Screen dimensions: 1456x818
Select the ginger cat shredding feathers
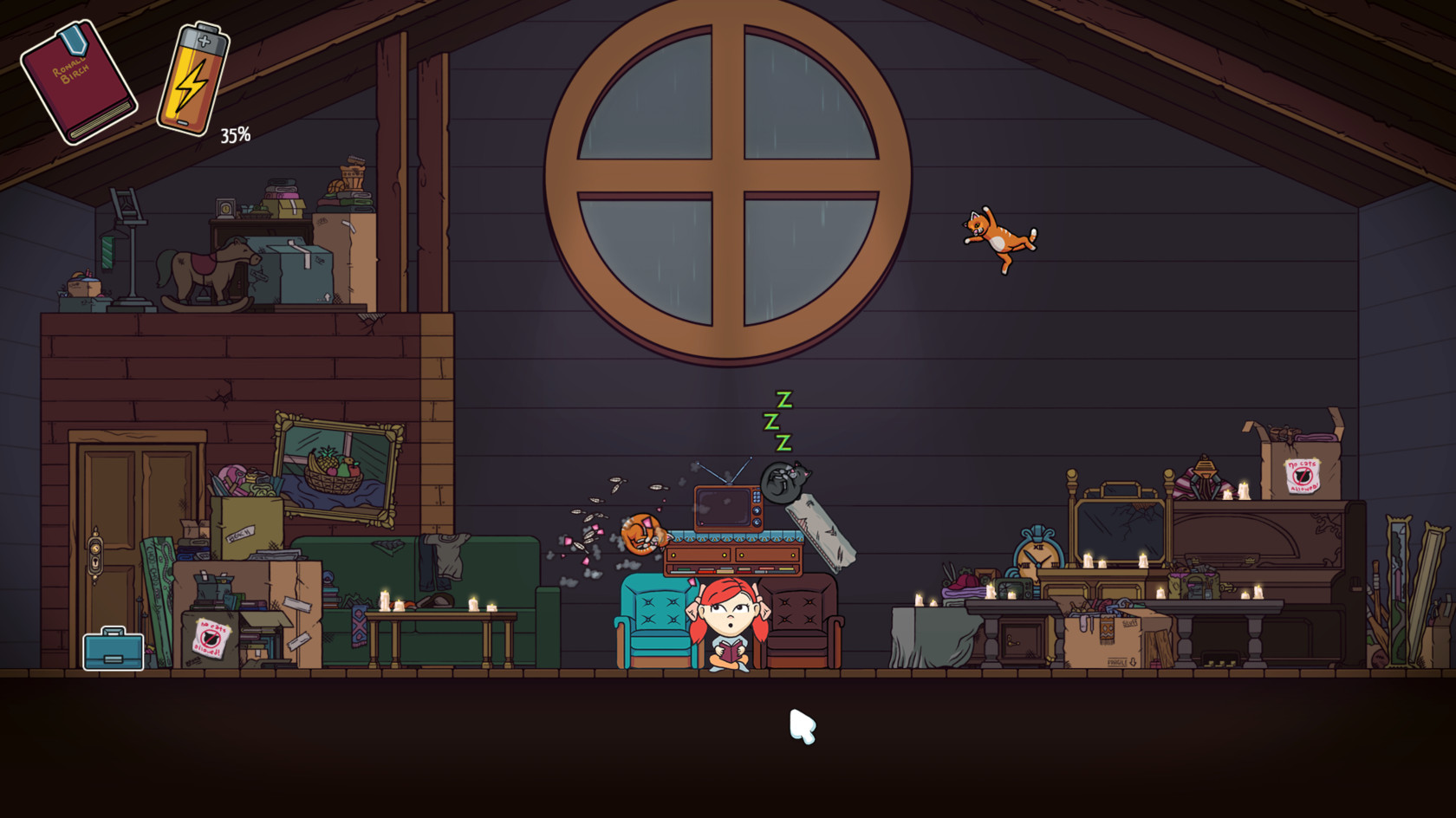point(641,533)
